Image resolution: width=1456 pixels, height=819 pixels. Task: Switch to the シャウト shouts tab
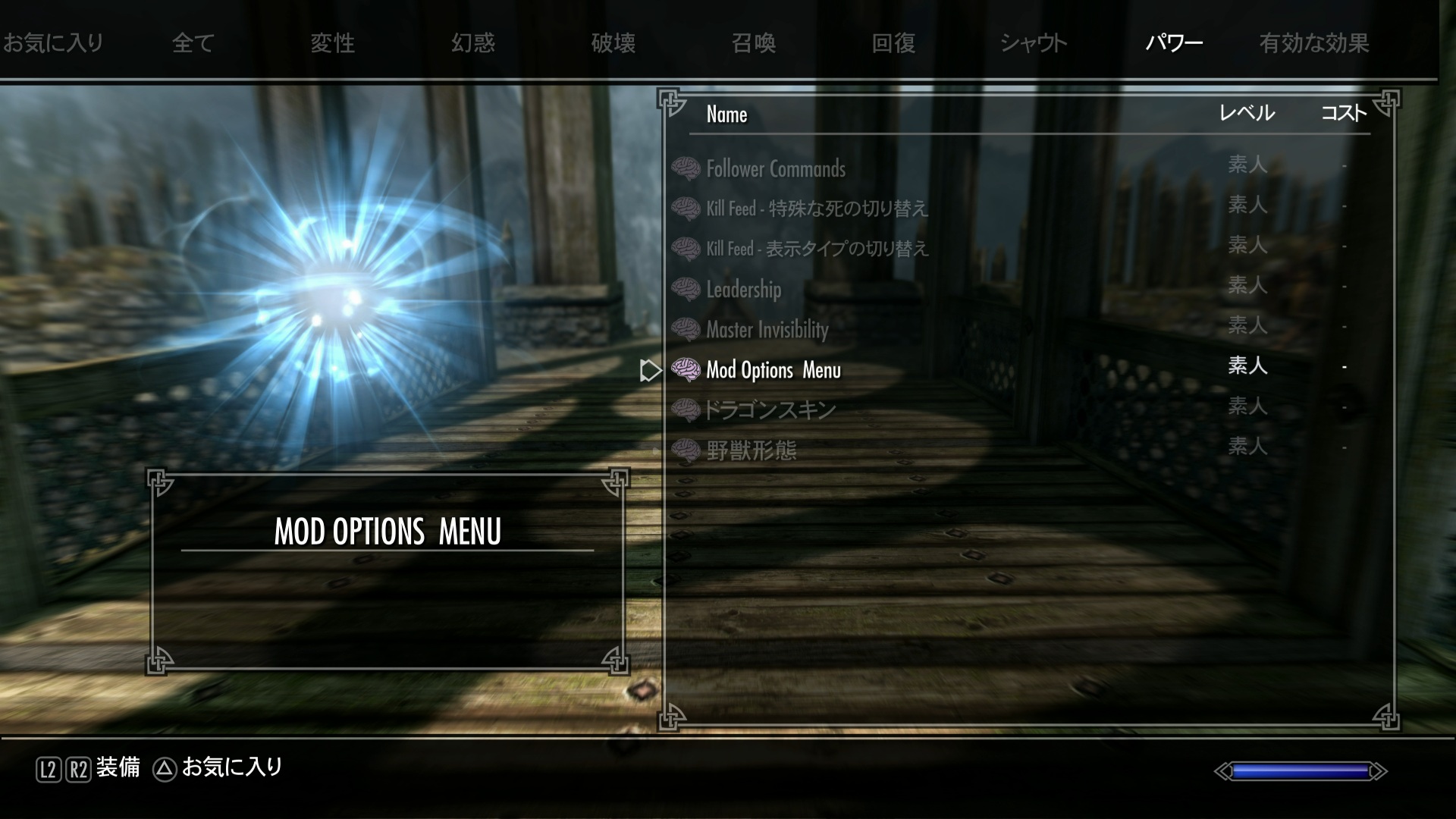tap(1034, 43)
